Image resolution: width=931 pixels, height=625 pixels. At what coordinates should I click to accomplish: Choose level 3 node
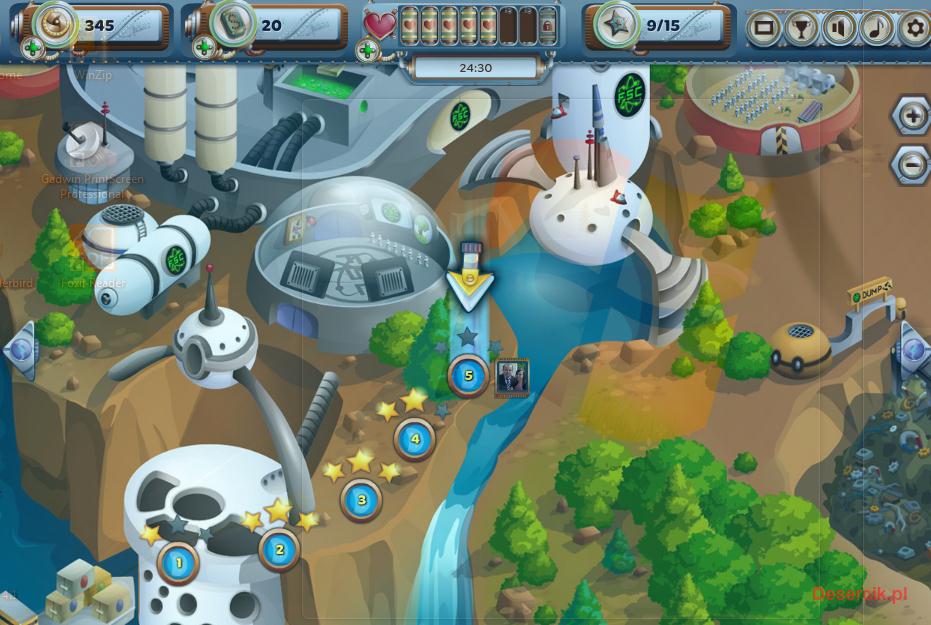[x=362, y=499]
